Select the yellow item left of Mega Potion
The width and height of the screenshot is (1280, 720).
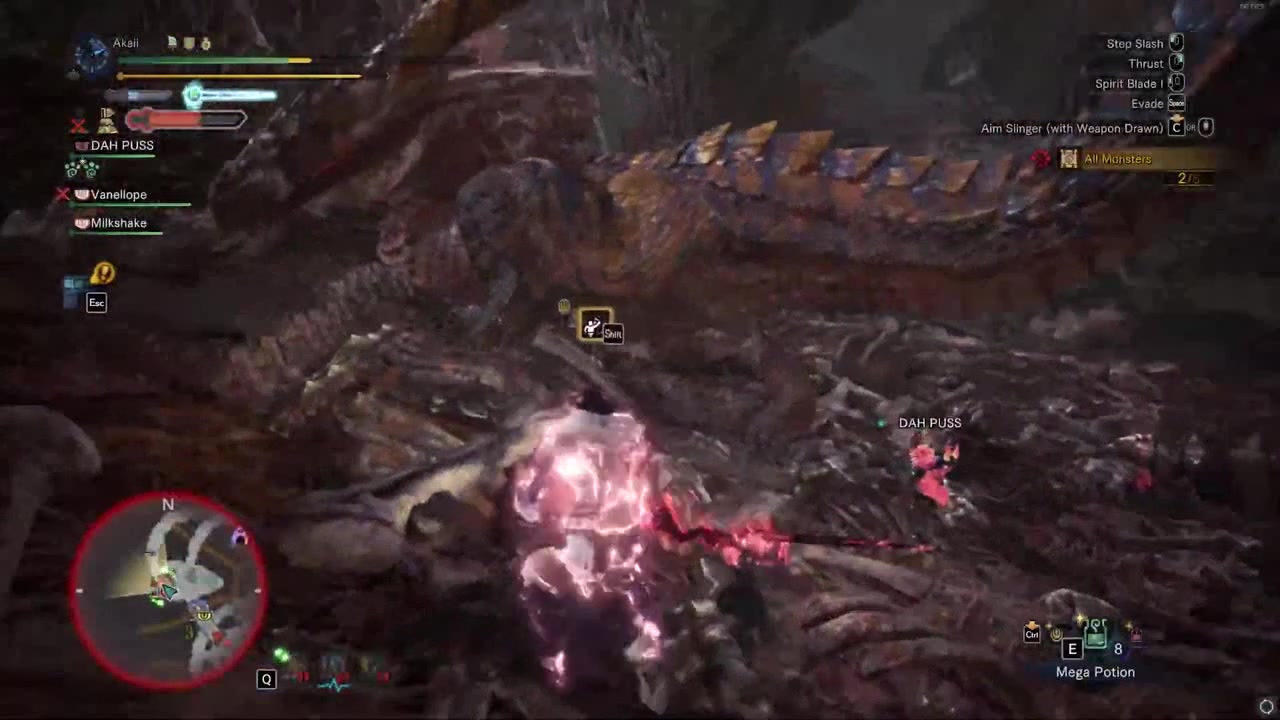1057,633
